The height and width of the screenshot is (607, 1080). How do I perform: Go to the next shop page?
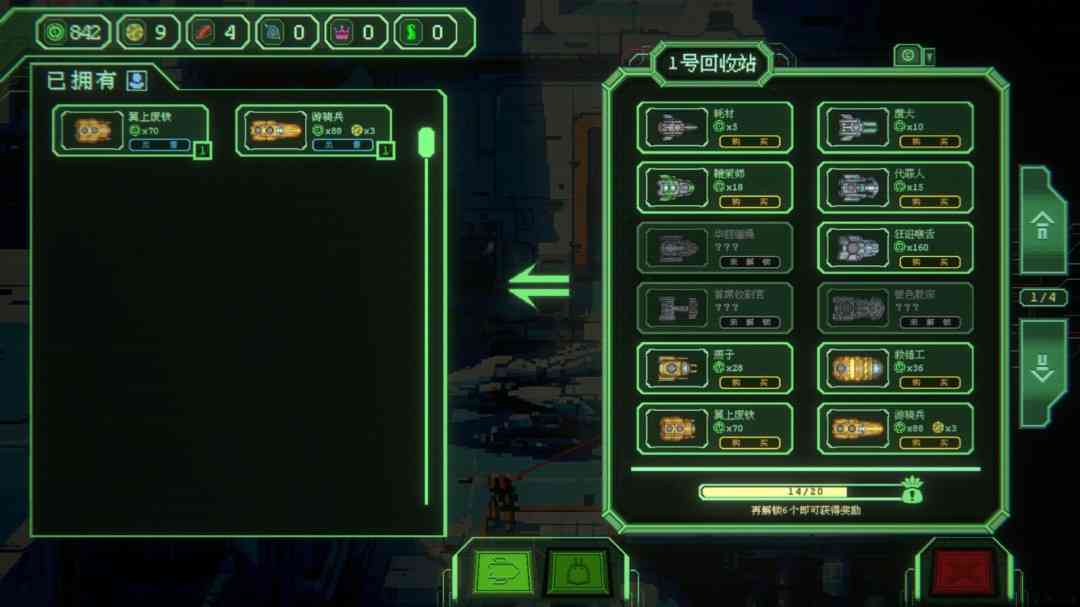pyautogui.click(x=1042, y=368)
